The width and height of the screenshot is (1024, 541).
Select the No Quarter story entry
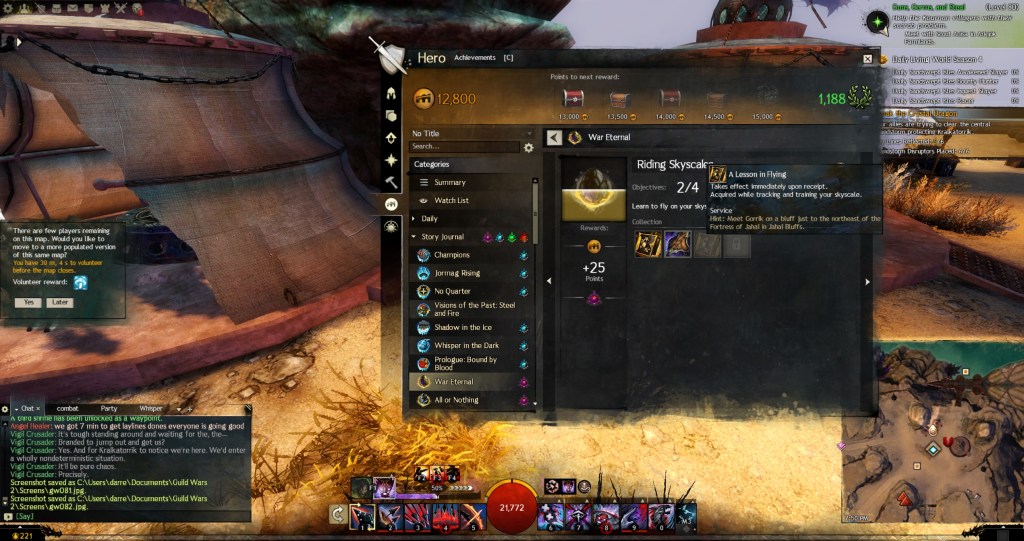[x=452, y=291]
